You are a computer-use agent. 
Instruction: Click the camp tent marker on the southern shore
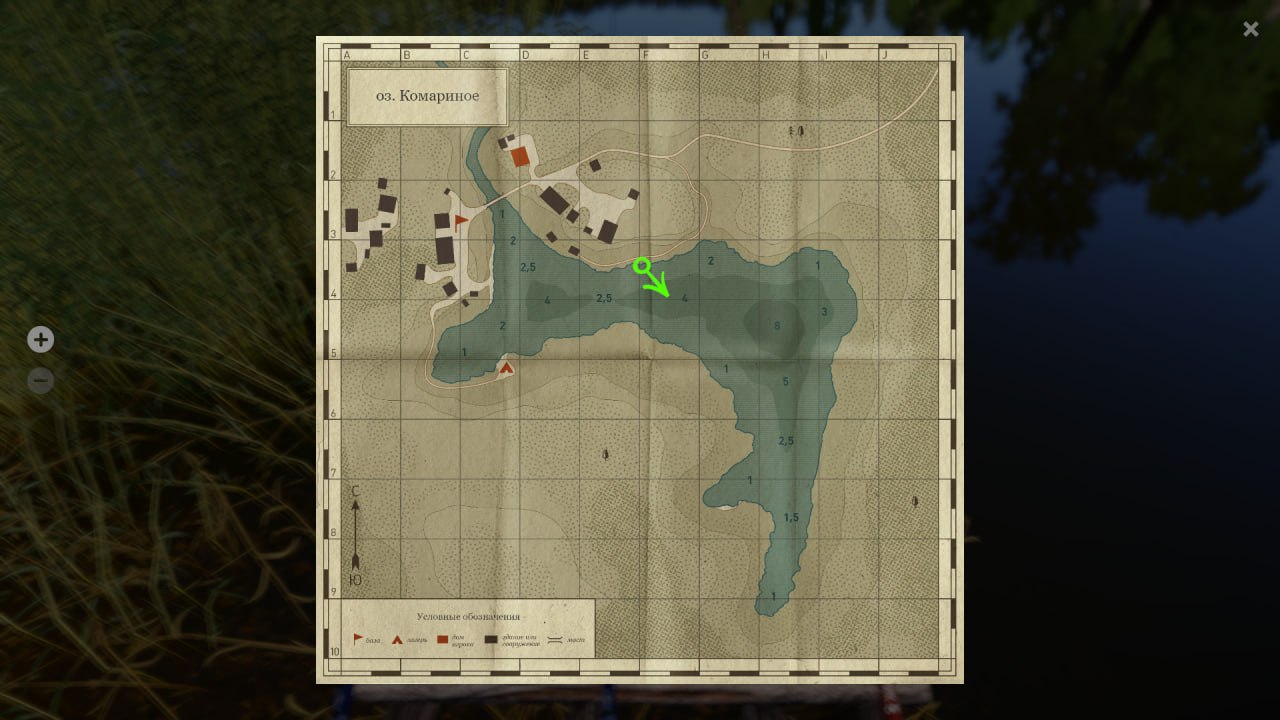pos(508,369)
